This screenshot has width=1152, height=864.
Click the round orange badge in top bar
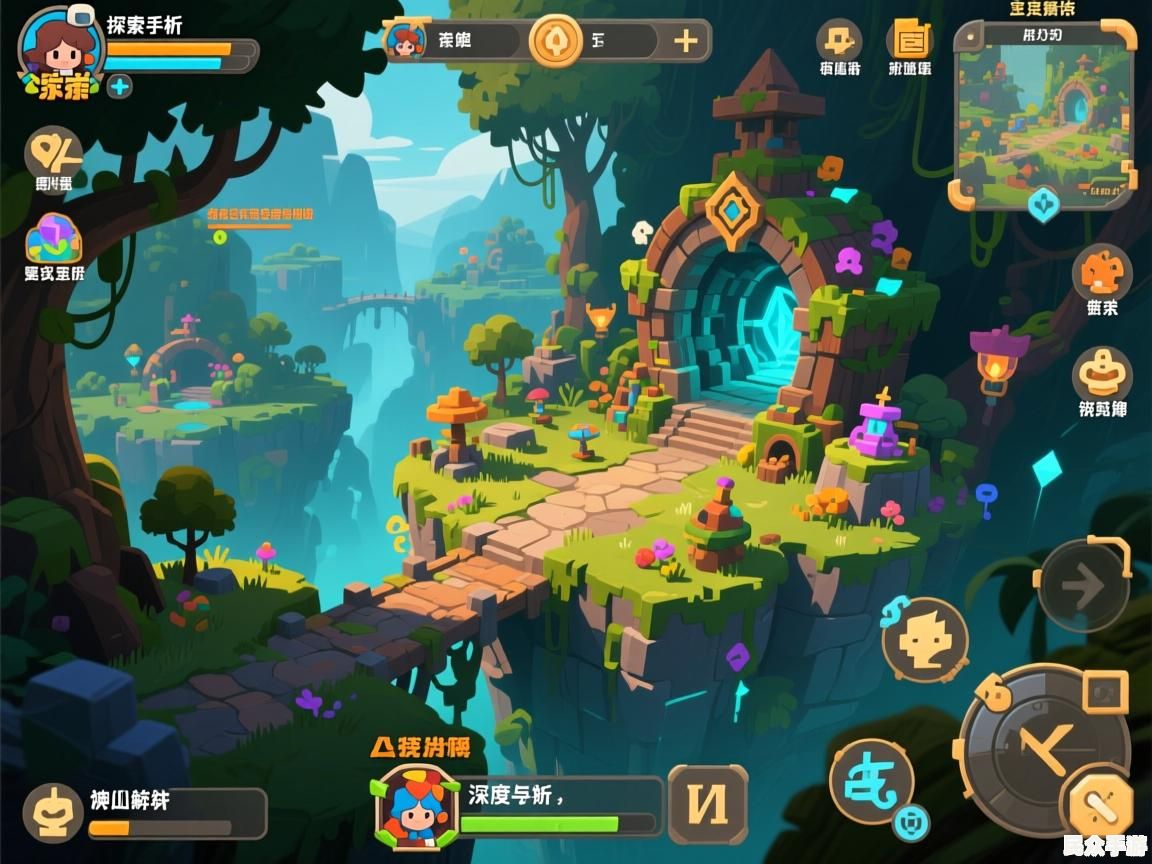coord(556,41)
